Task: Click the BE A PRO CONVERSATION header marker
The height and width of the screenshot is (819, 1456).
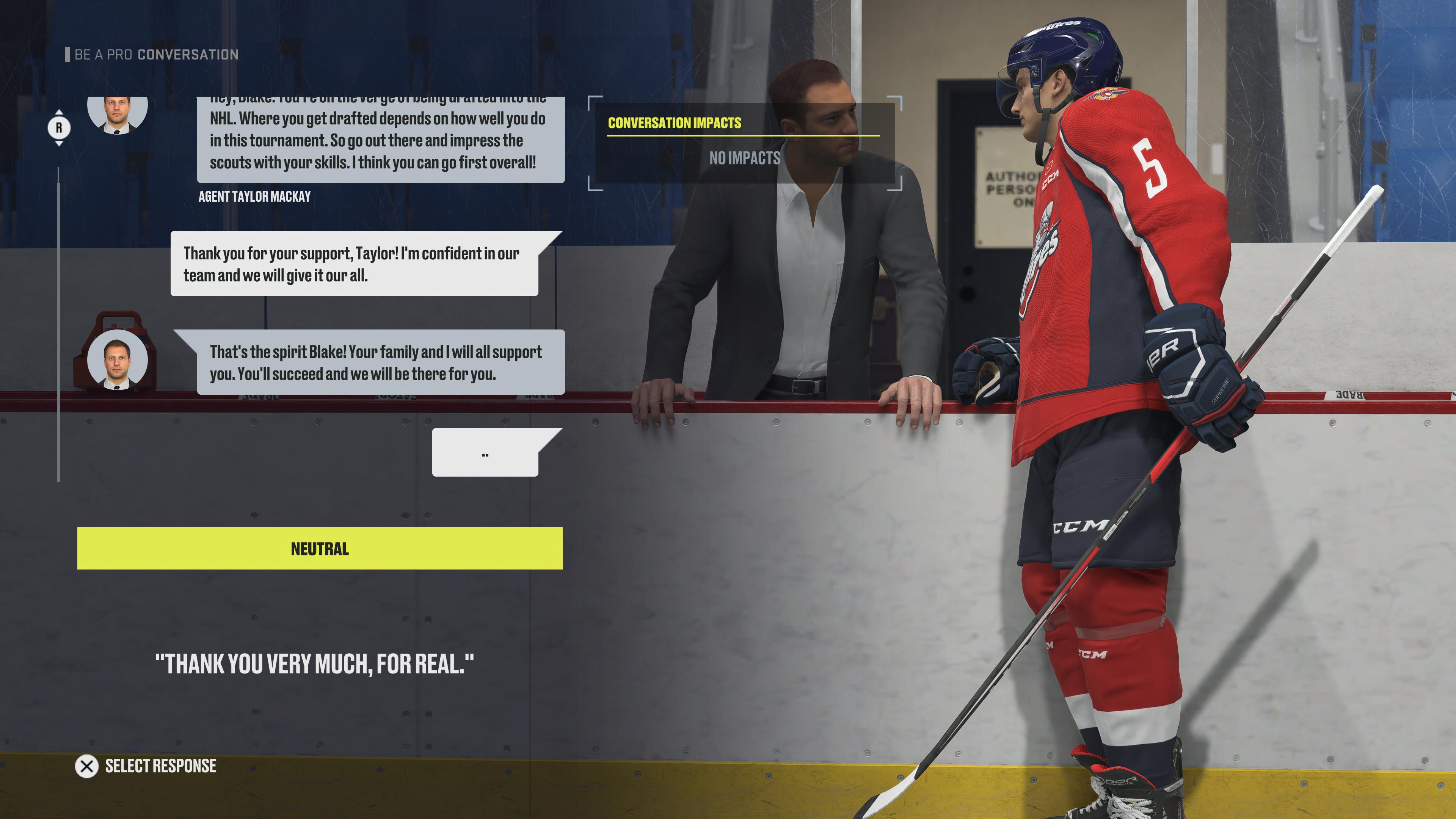Action: 68,55
